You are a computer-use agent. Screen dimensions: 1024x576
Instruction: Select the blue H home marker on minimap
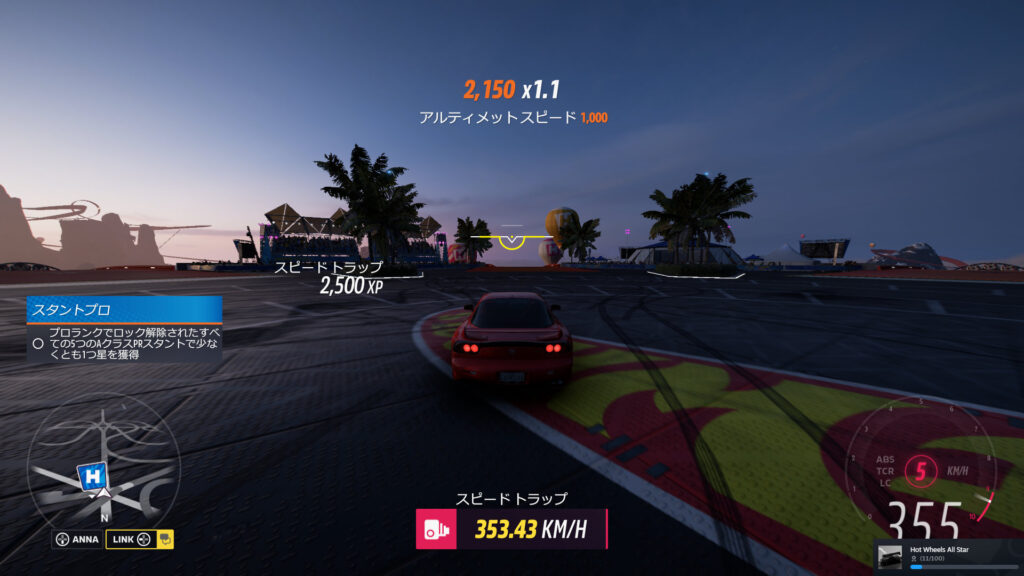click(x=93, y=476)
